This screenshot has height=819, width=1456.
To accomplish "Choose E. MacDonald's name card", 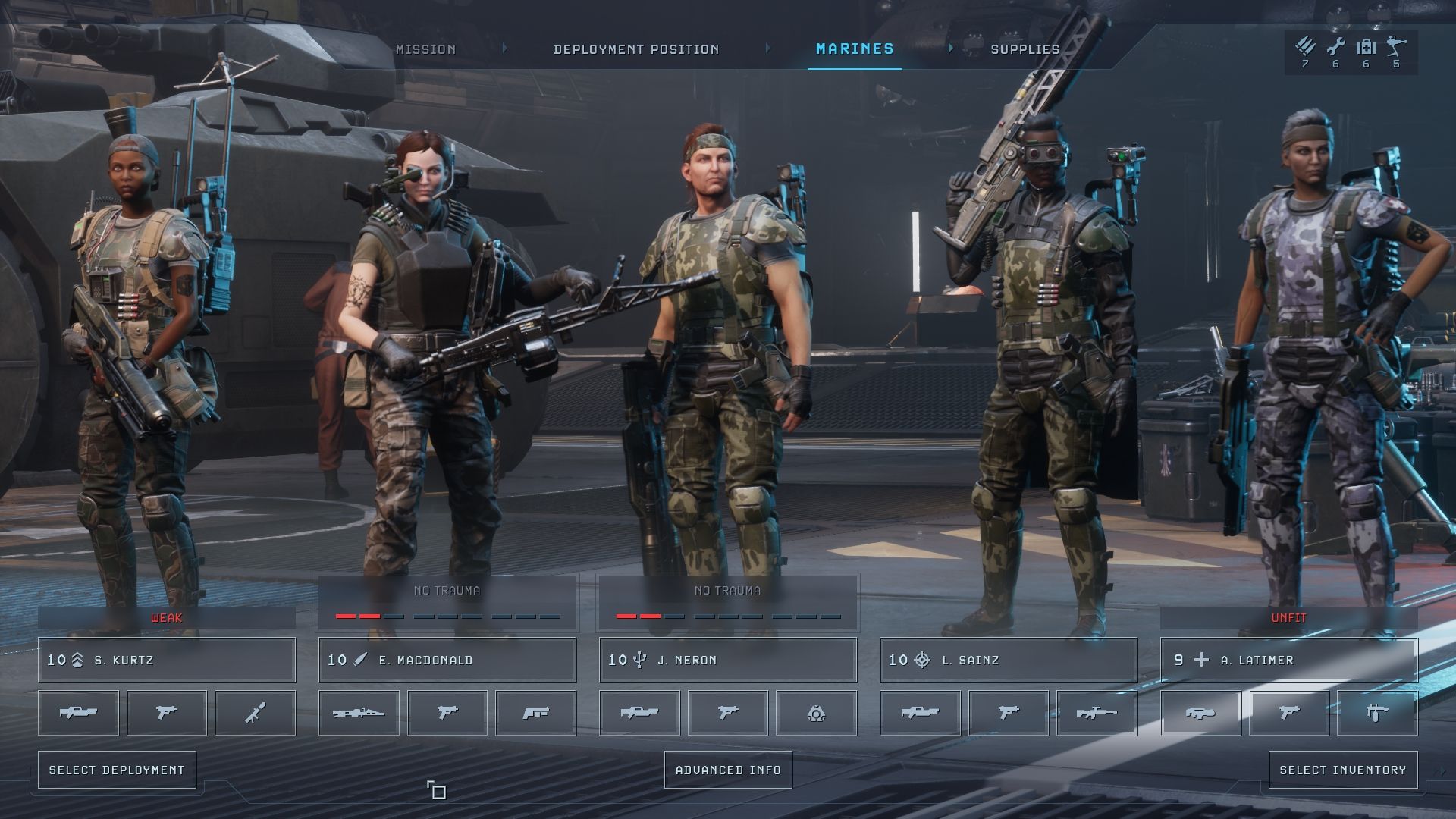I will [x=447, y=660].
